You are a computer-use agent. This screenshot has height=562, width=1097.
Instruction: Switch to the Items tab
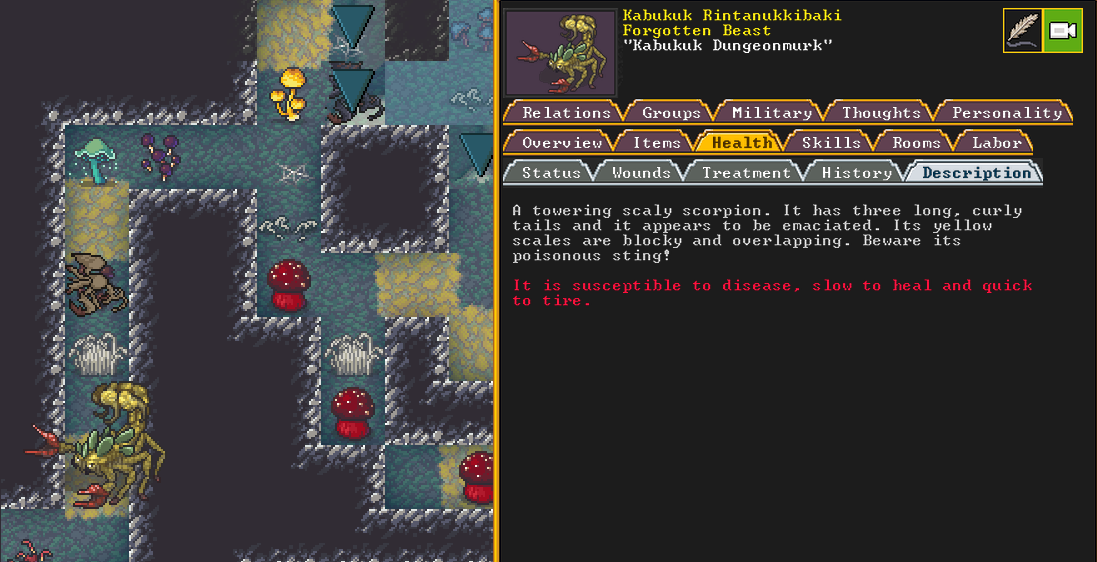[x=656, y=143]
